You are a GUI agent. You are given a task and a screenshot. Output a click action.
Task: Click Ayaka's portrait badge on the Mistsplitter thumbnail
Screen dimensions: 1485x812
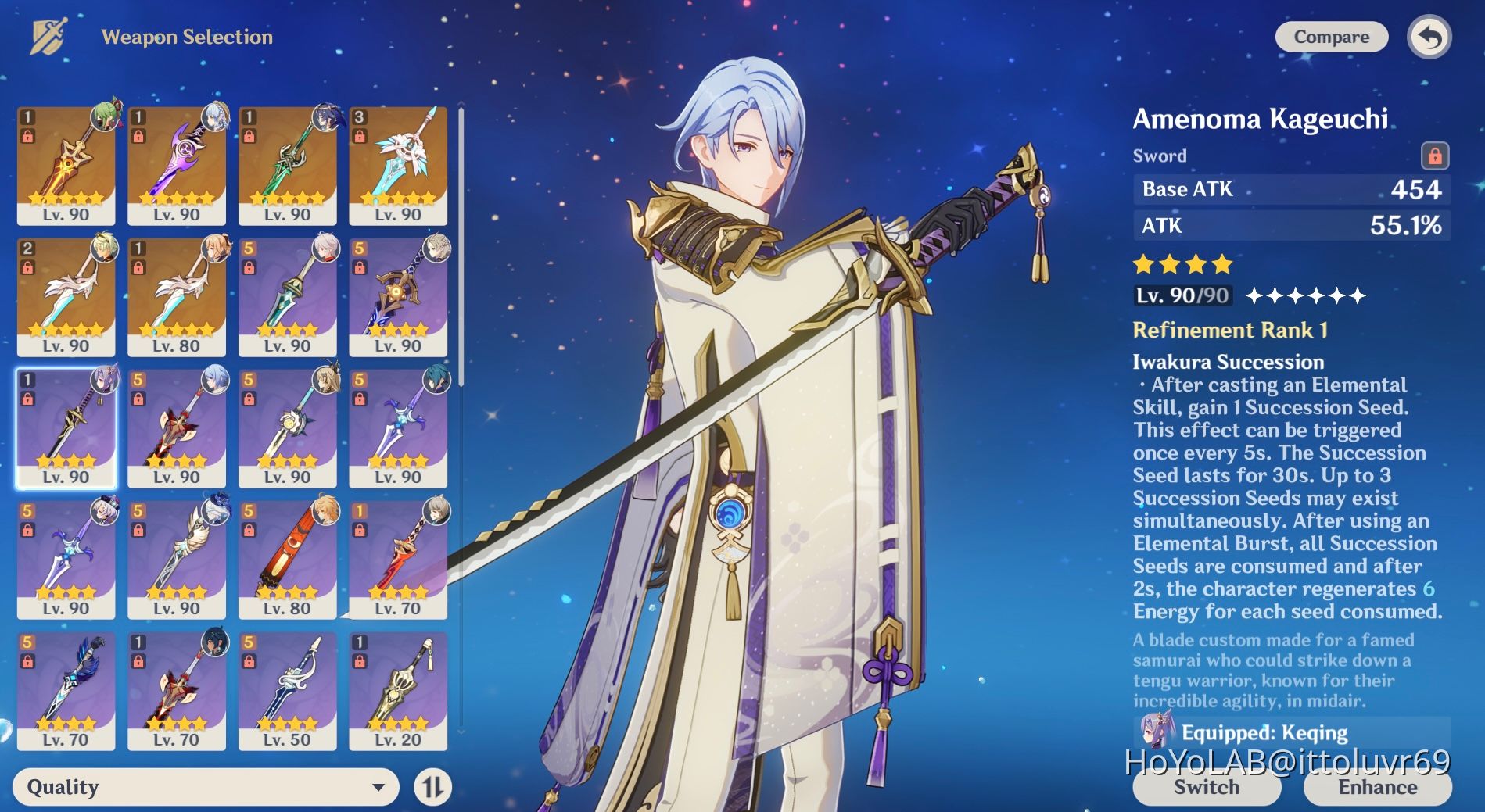point(217,119)
